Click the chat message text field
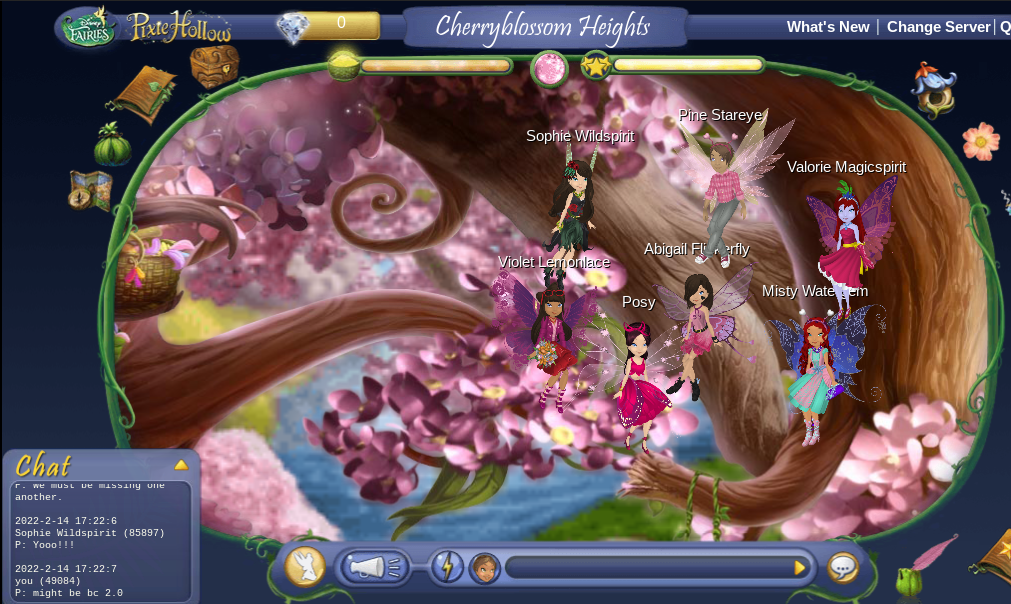This screenshot has width=1011, height=604. point(648,568)
